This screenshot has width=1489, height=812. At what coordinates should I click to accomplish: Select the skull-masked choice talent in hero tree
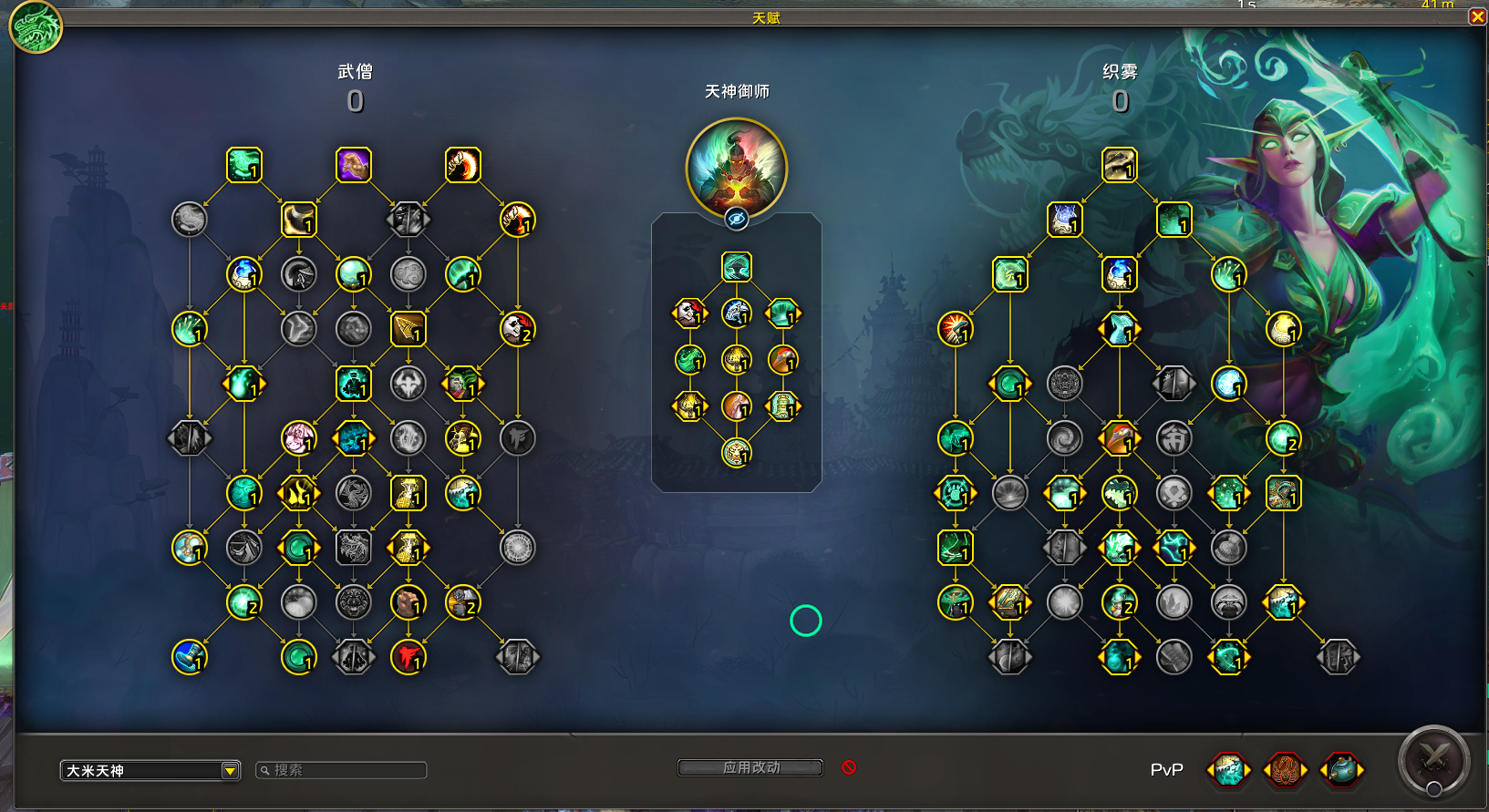pos(690,313)
